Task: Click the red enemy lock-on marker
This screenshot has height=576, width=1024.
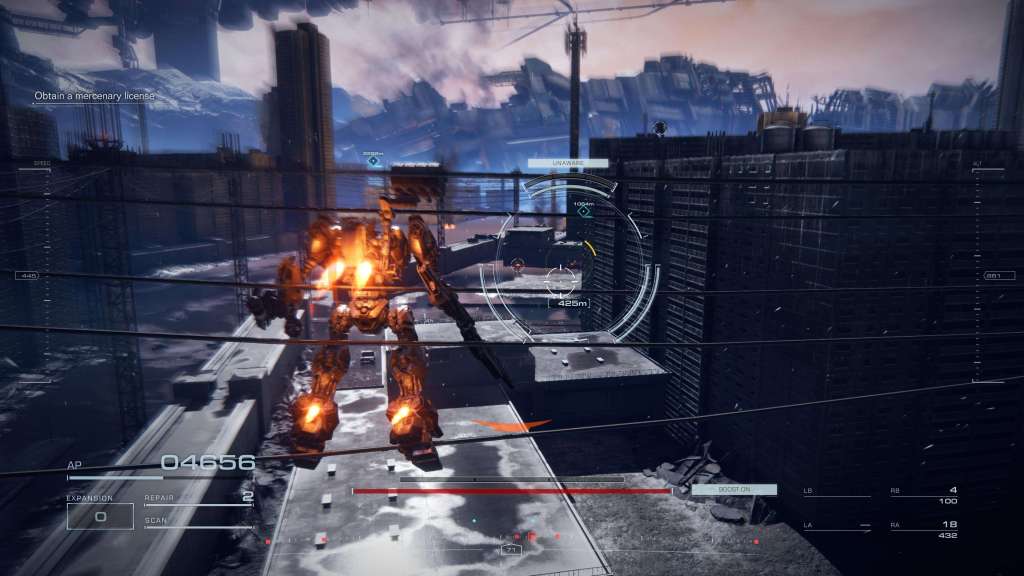Action: (x=517, y=266)
